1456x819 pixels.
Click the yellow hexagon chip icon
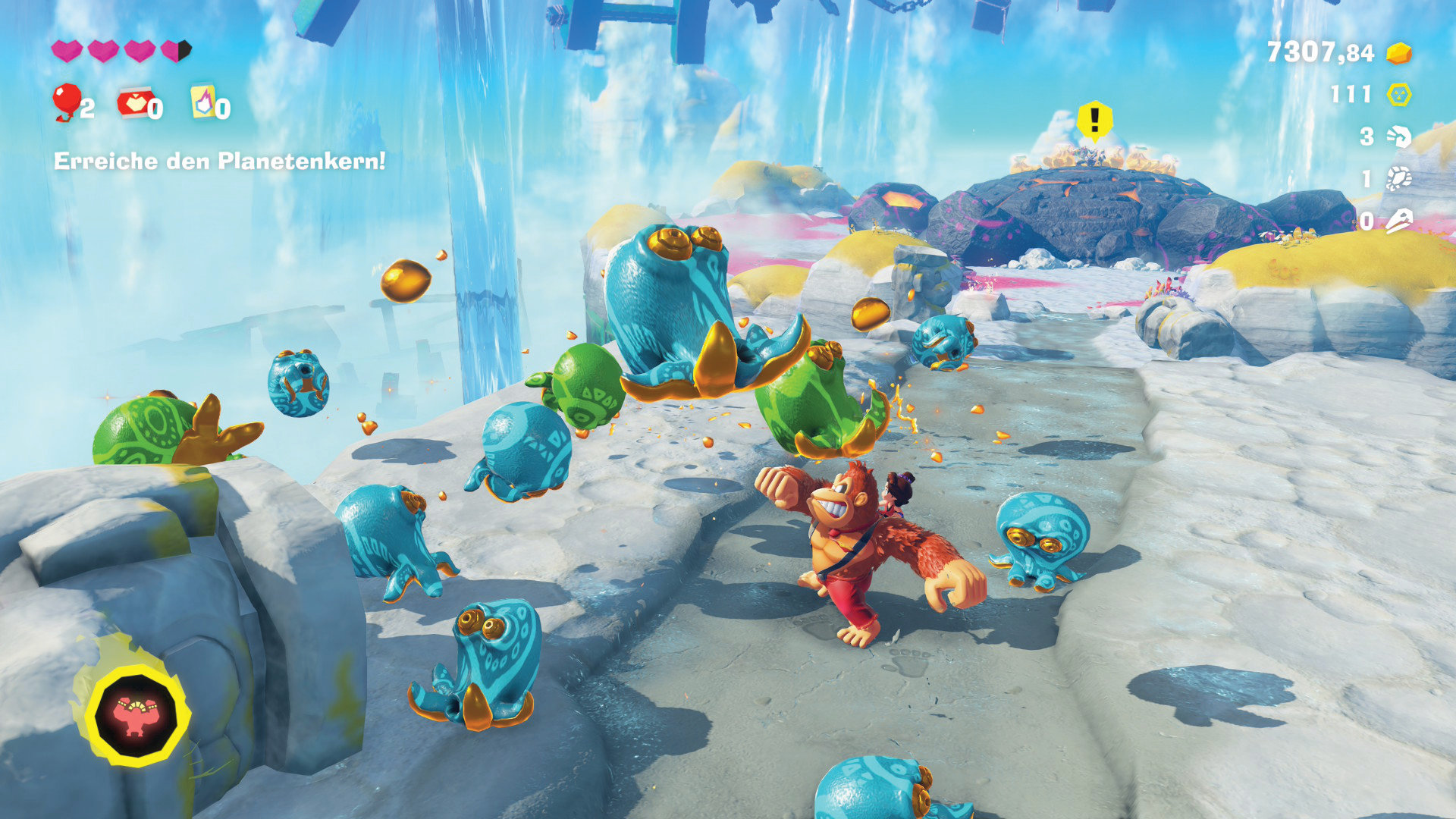click(x=1399, y=95)
